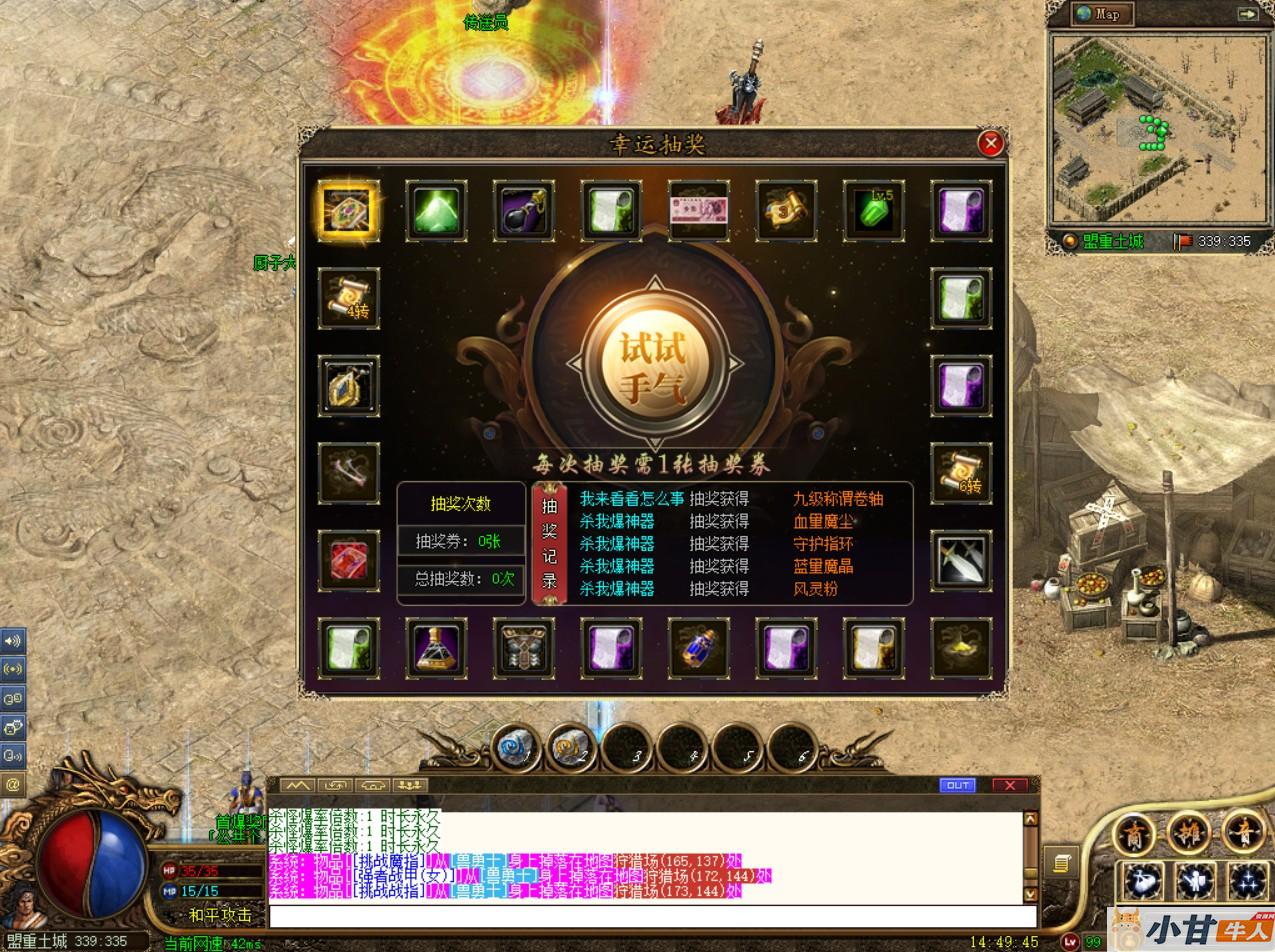Select the 6转 scroll prize slot
The height and width of the screenshot is (952, 1275).
961,473
